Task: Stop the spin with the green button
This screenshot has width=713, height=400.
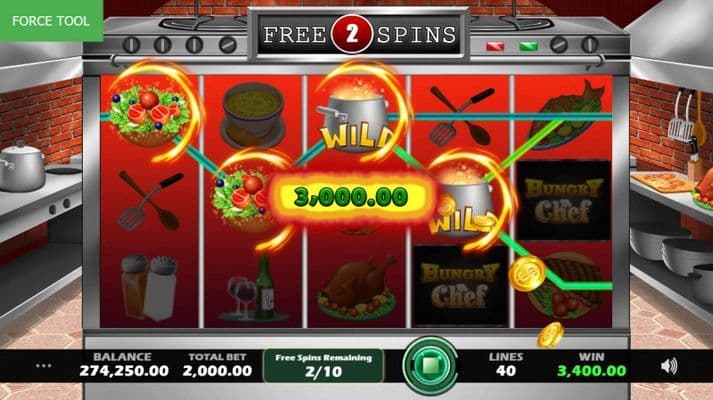Action: click(430, 365)
